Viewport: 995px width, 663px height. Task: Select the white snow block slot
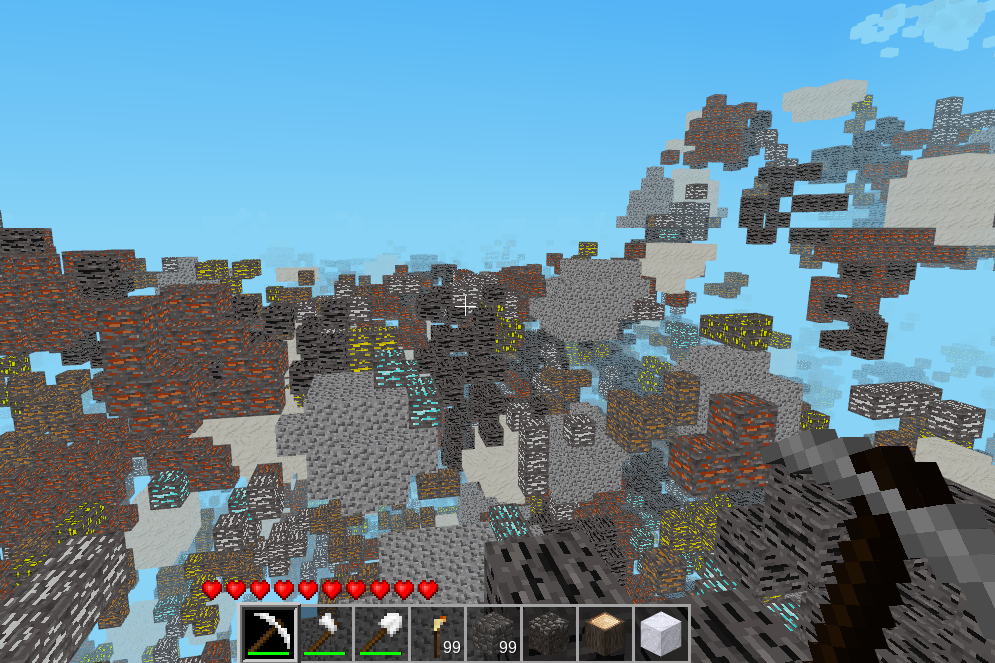(x=662, y=633)
